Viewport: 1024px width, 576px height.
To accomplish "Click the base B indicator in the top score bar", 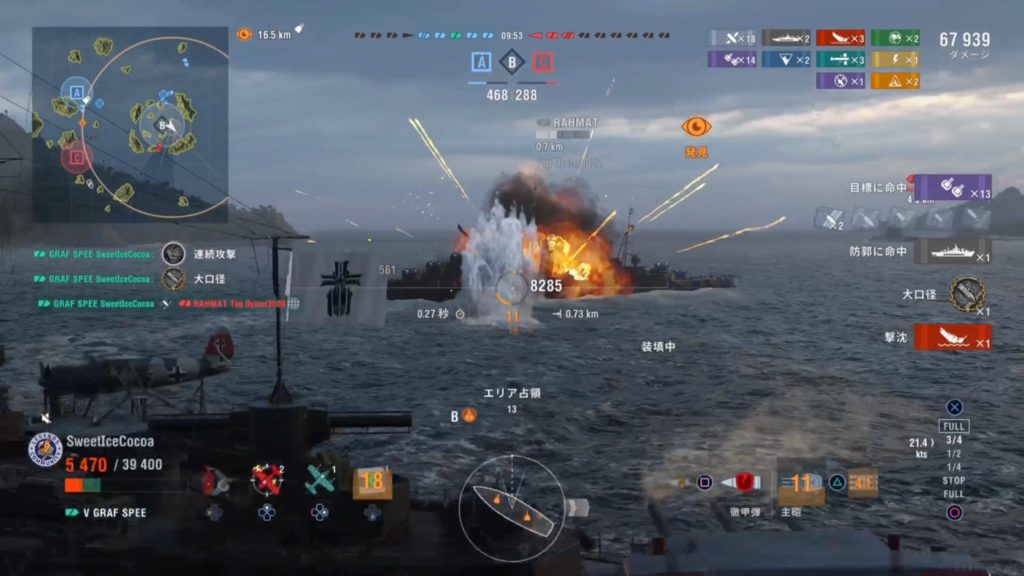I will 512,63.
